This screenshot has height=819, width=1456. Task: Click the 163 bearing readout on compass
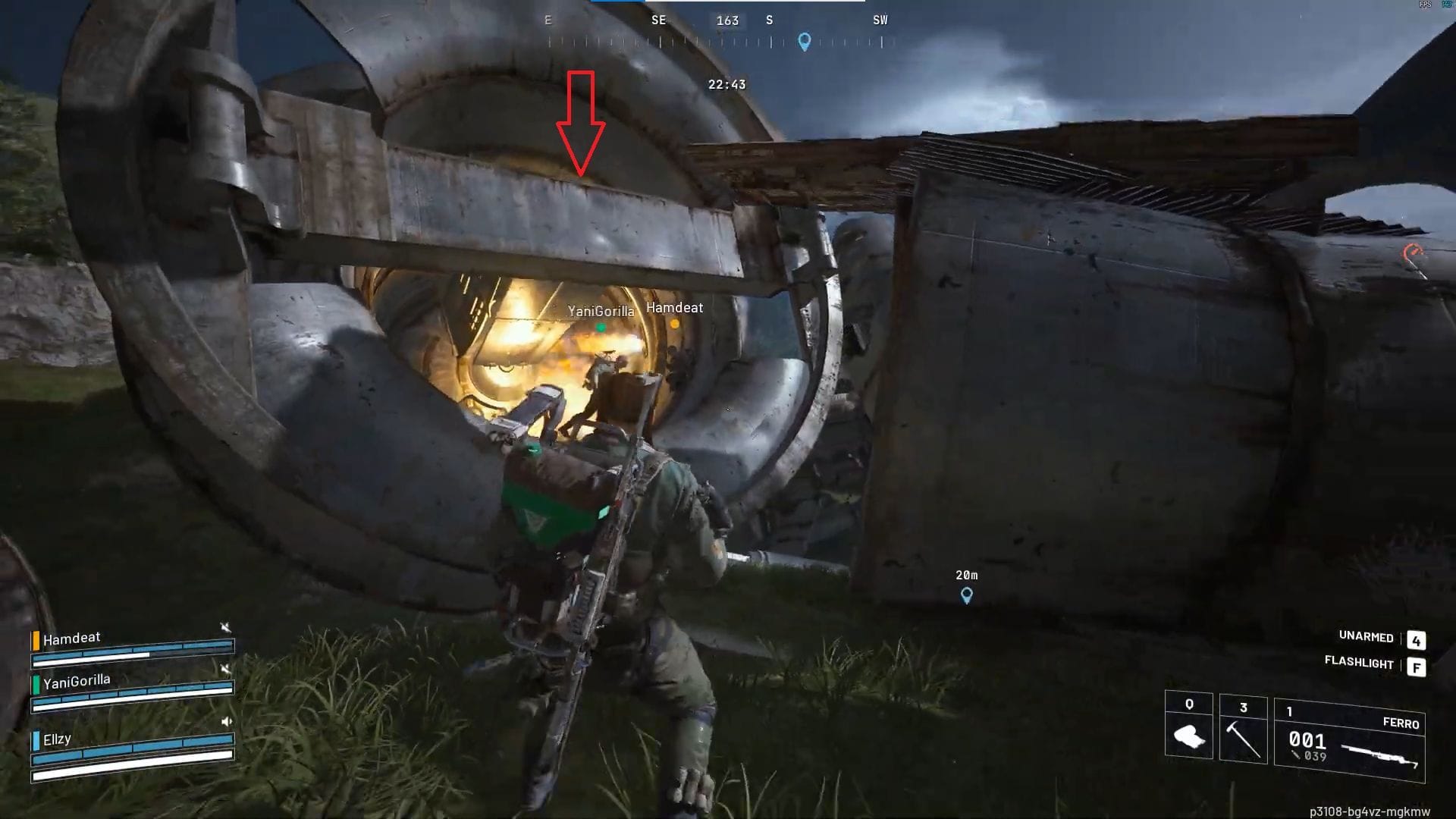(726, 20)
